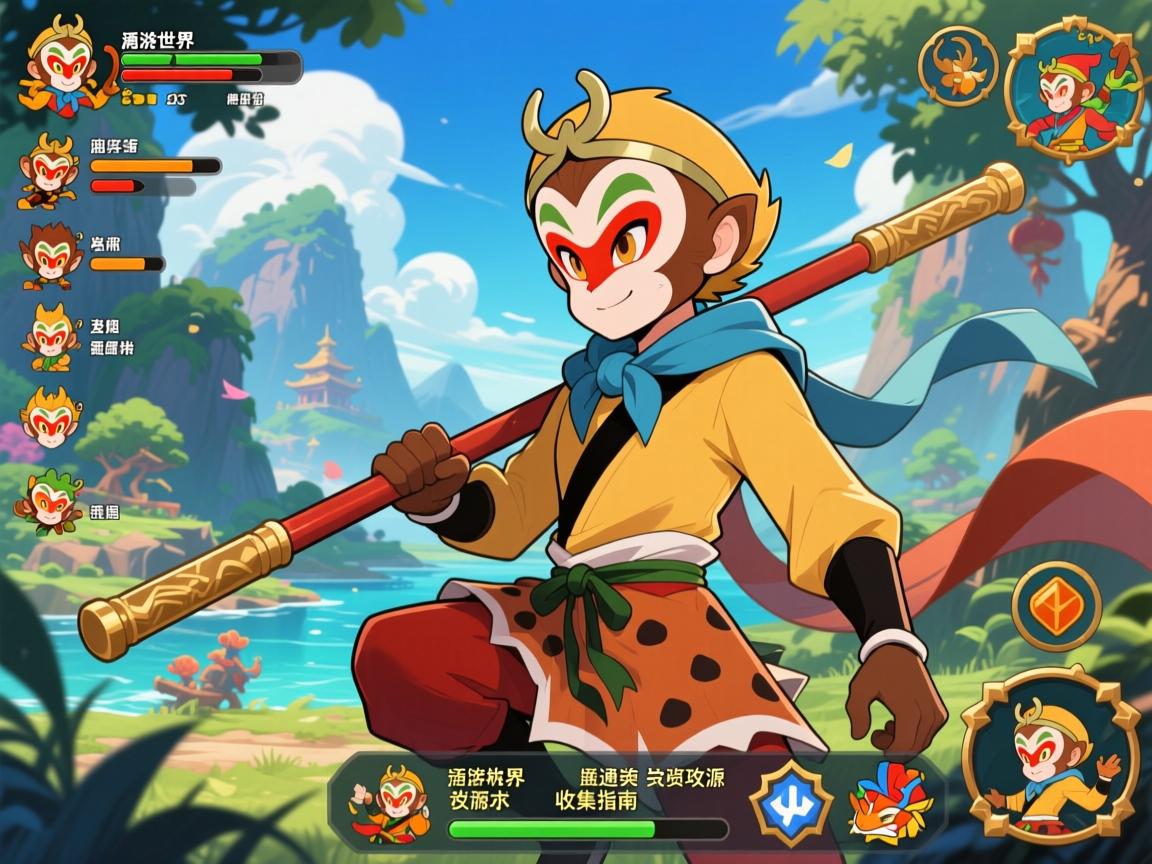Activate the blue trident shield skill
Screen dimensions: 1152x864
coord(791,802)
